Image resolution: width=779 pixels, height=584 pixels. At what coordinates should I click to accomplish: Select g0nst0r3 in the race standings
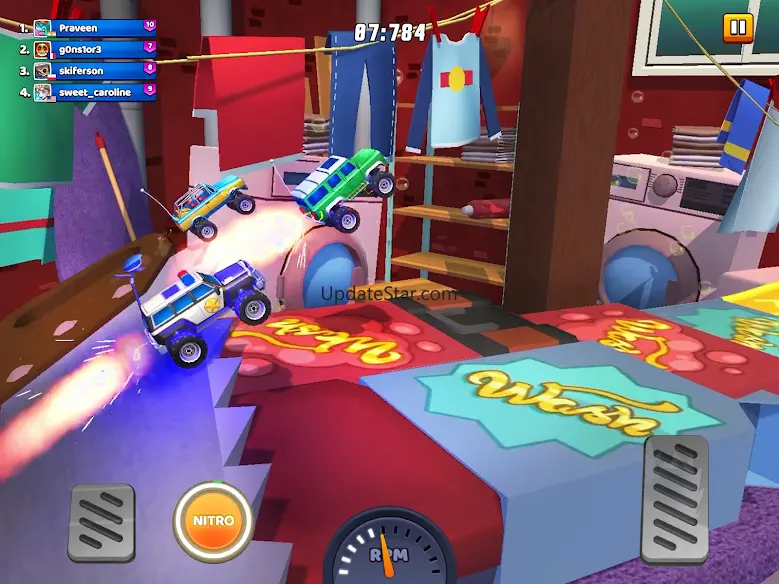point(95,49)
